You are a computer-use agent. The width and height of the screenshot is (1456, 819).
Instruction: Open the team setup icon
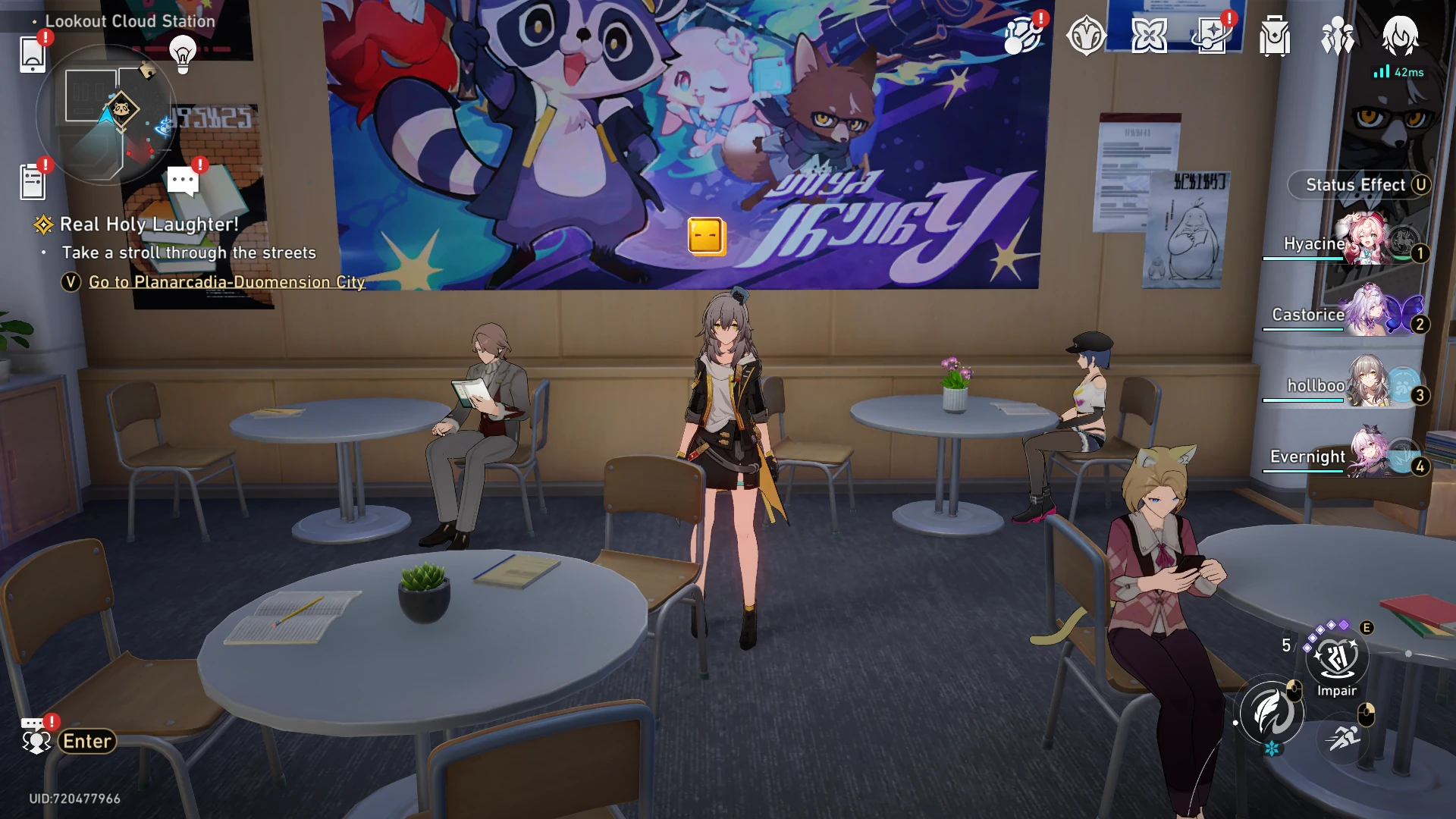1337,36
